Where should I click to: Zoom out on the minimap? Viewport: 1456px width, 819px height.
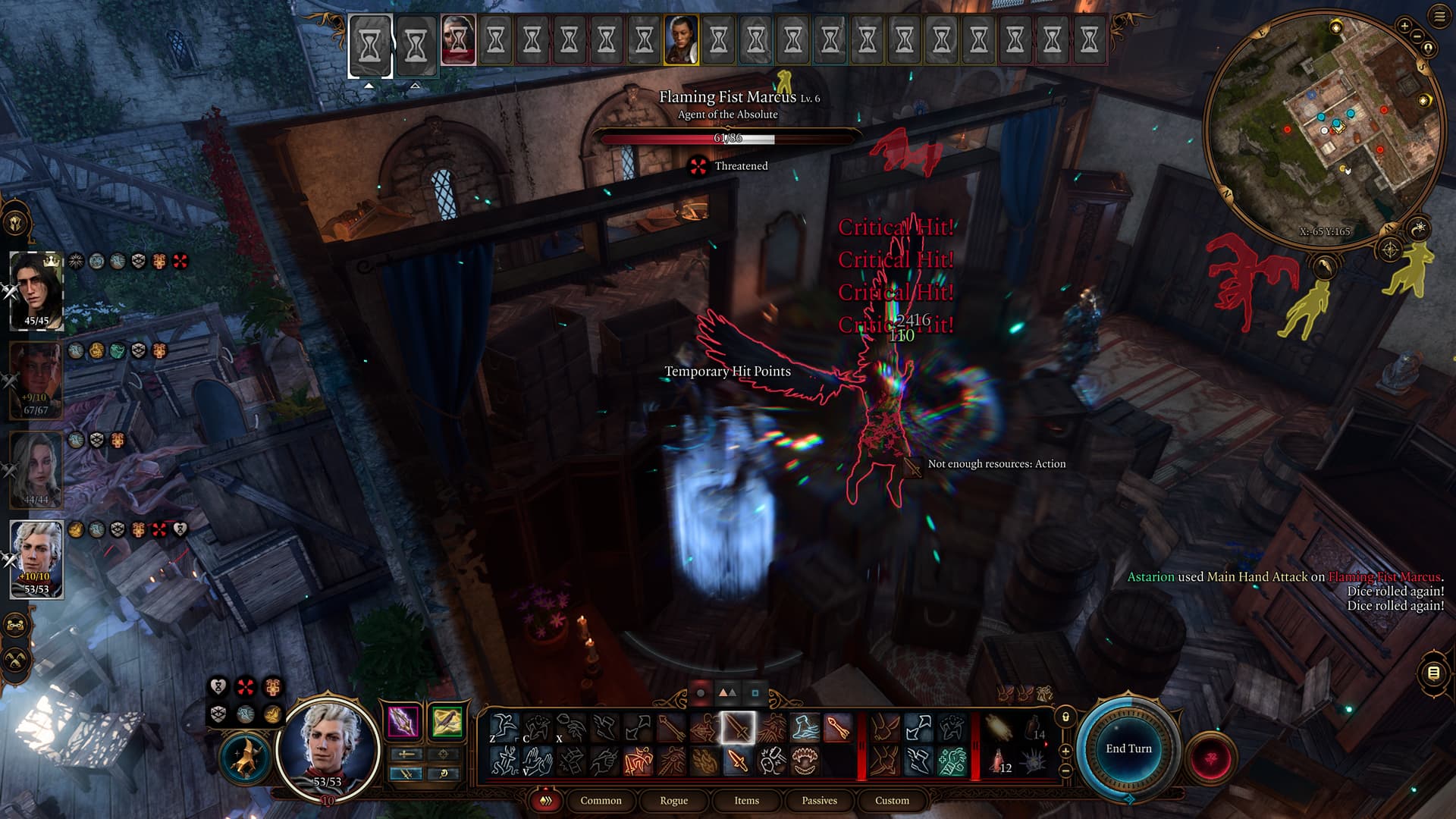click(1416, 35)
